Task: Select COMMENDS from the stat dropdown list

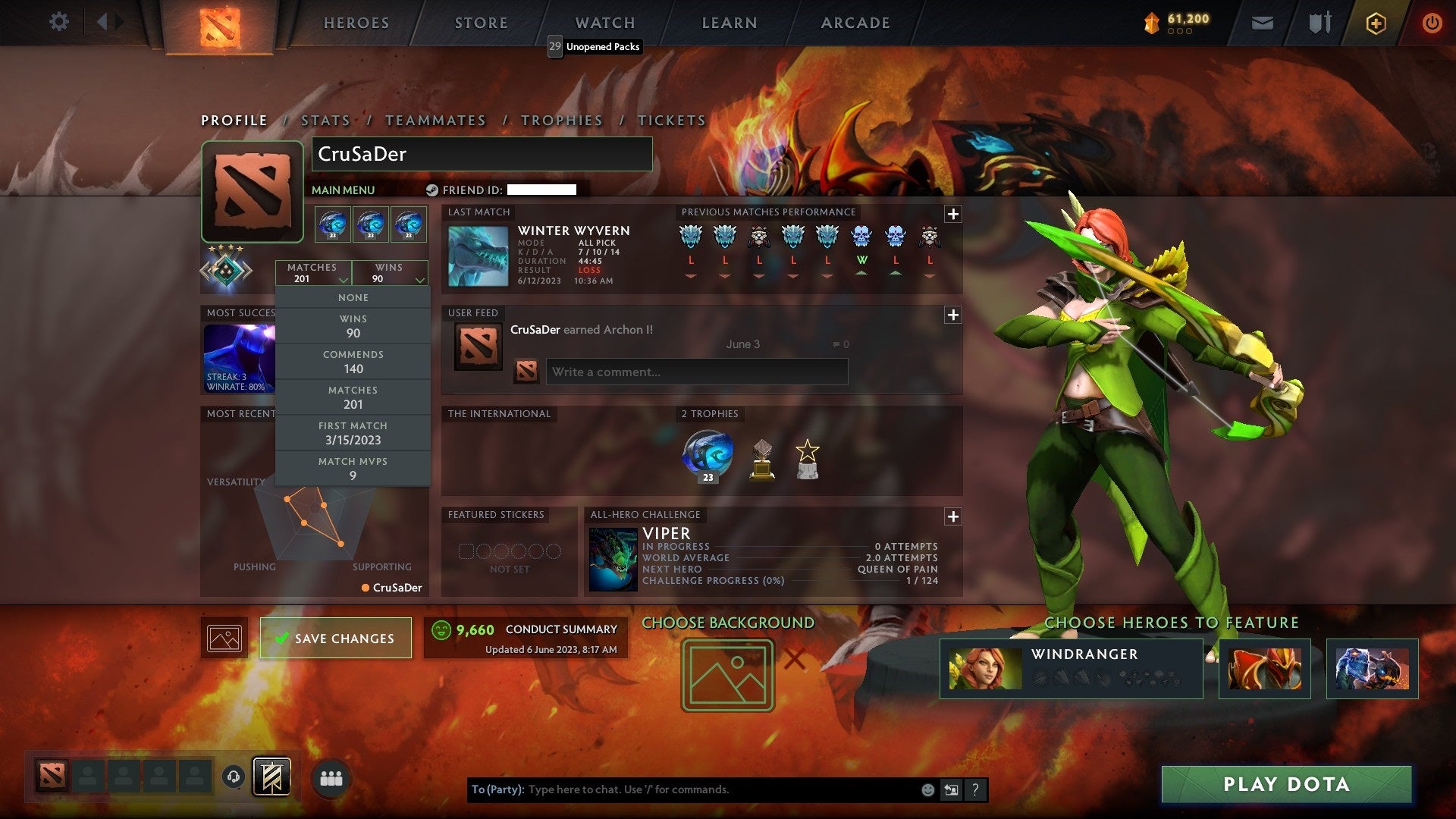Action: (x=353, y=362)
